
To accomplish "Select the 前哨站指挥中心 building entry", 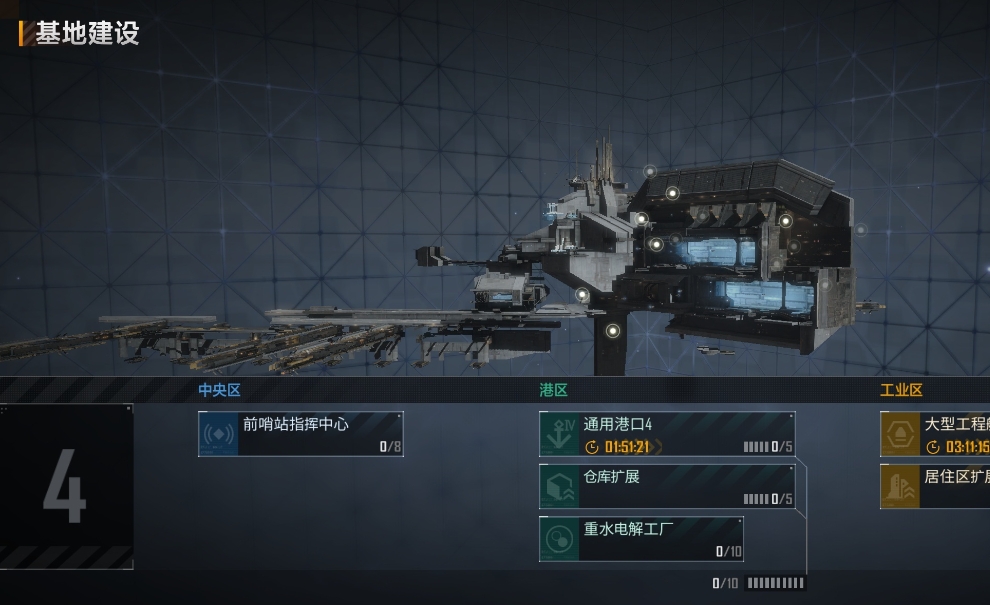I will [x=301, y=434].
